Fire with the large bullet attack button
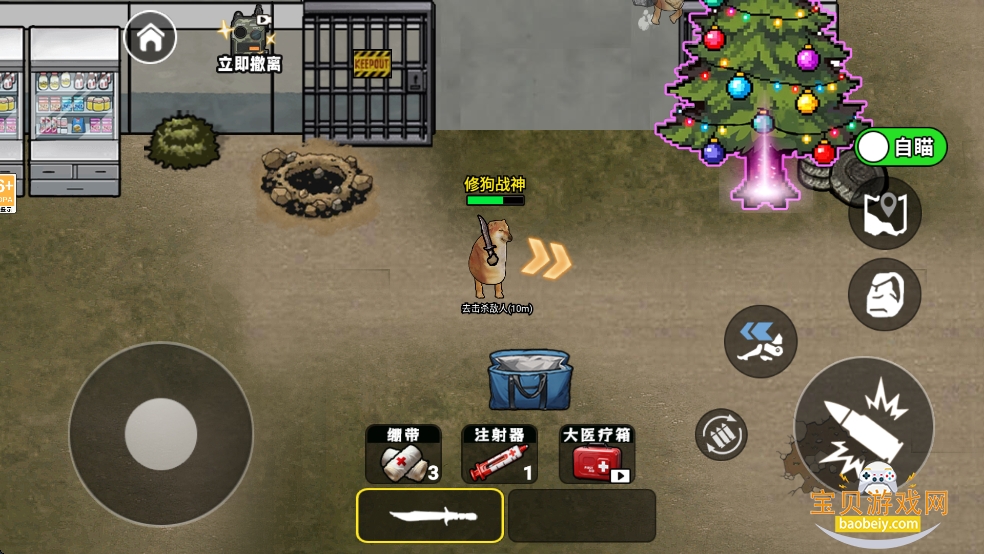Screen dimensions: 984x554 click(863, 426)
